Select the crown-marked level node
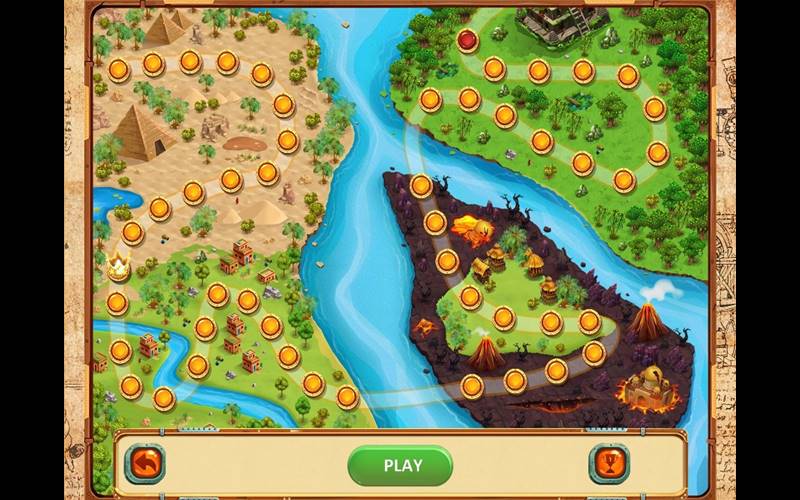The width and height of the screenshot is (800, 500). click(119, 267)
